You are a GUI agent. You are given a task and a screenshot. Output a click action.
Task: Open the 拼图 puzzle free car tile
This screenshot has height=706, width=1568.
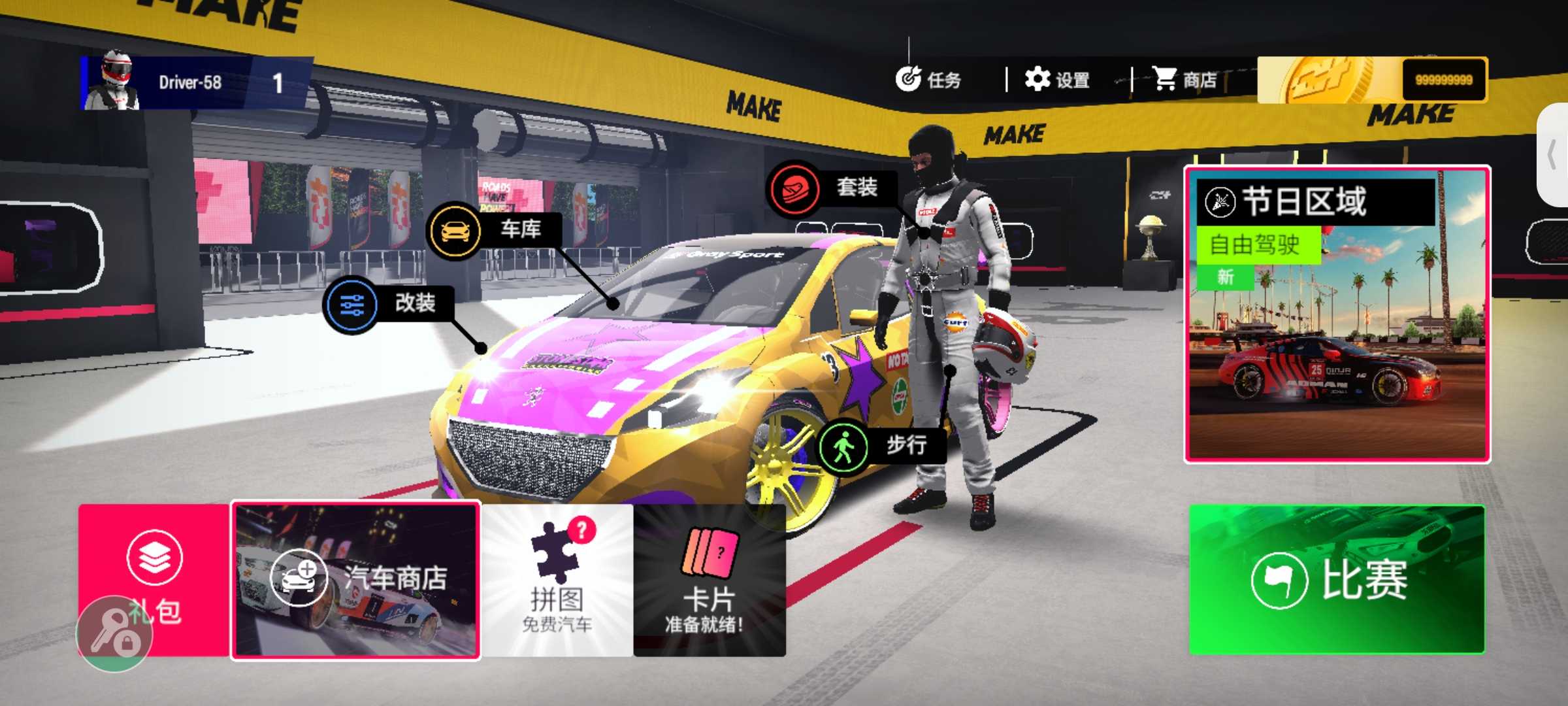[x=557, y=580]
